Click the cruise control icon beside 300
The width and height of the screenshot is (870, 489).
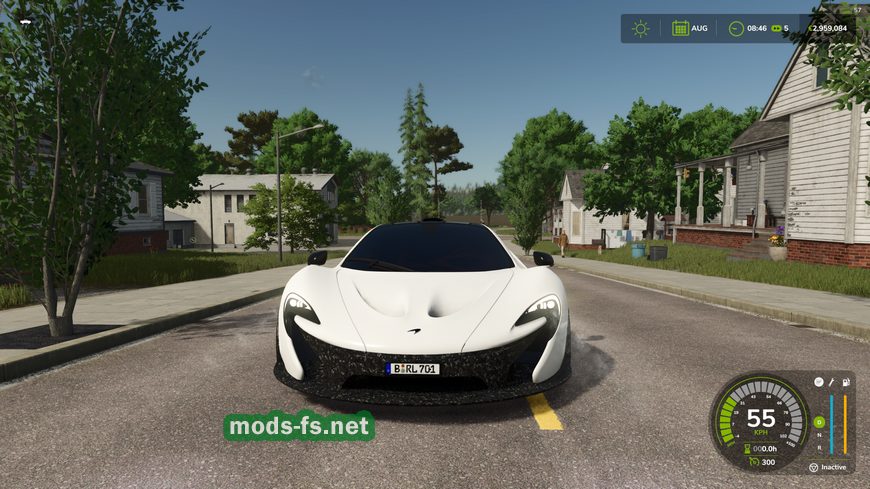tap(751, 462)
